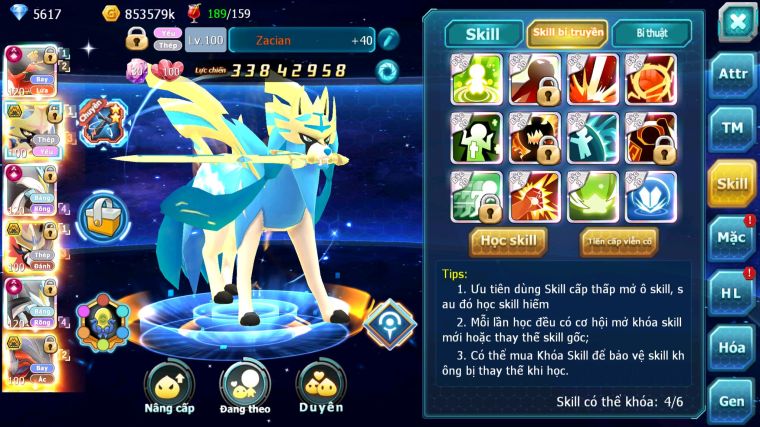Select the blue shield skill icon
The height and width of the screenshot is (427, 760).
pyautogui.click(x=651, y=197)
